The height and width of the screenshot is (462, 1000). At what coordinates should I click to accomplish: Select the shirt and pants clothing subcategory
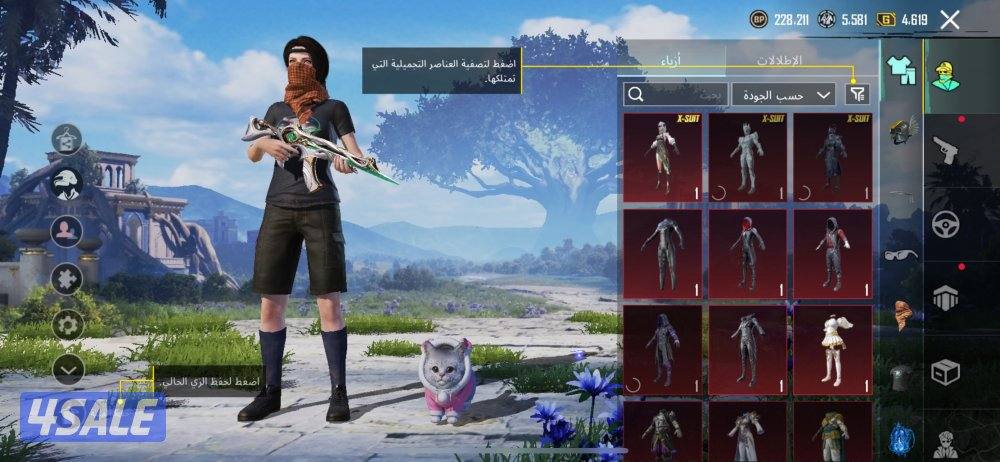click(x=902, y=71)
